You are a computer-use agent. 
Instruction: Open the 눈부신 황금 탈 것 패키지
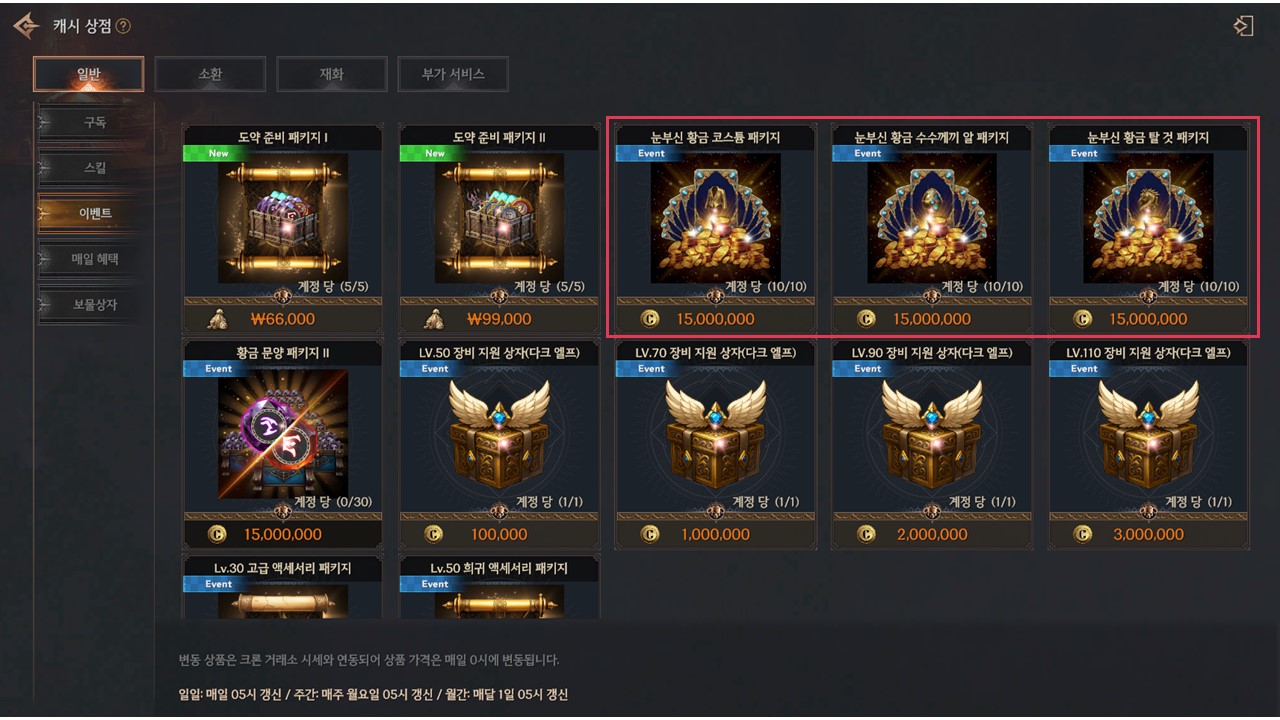tap(1148, 218)
